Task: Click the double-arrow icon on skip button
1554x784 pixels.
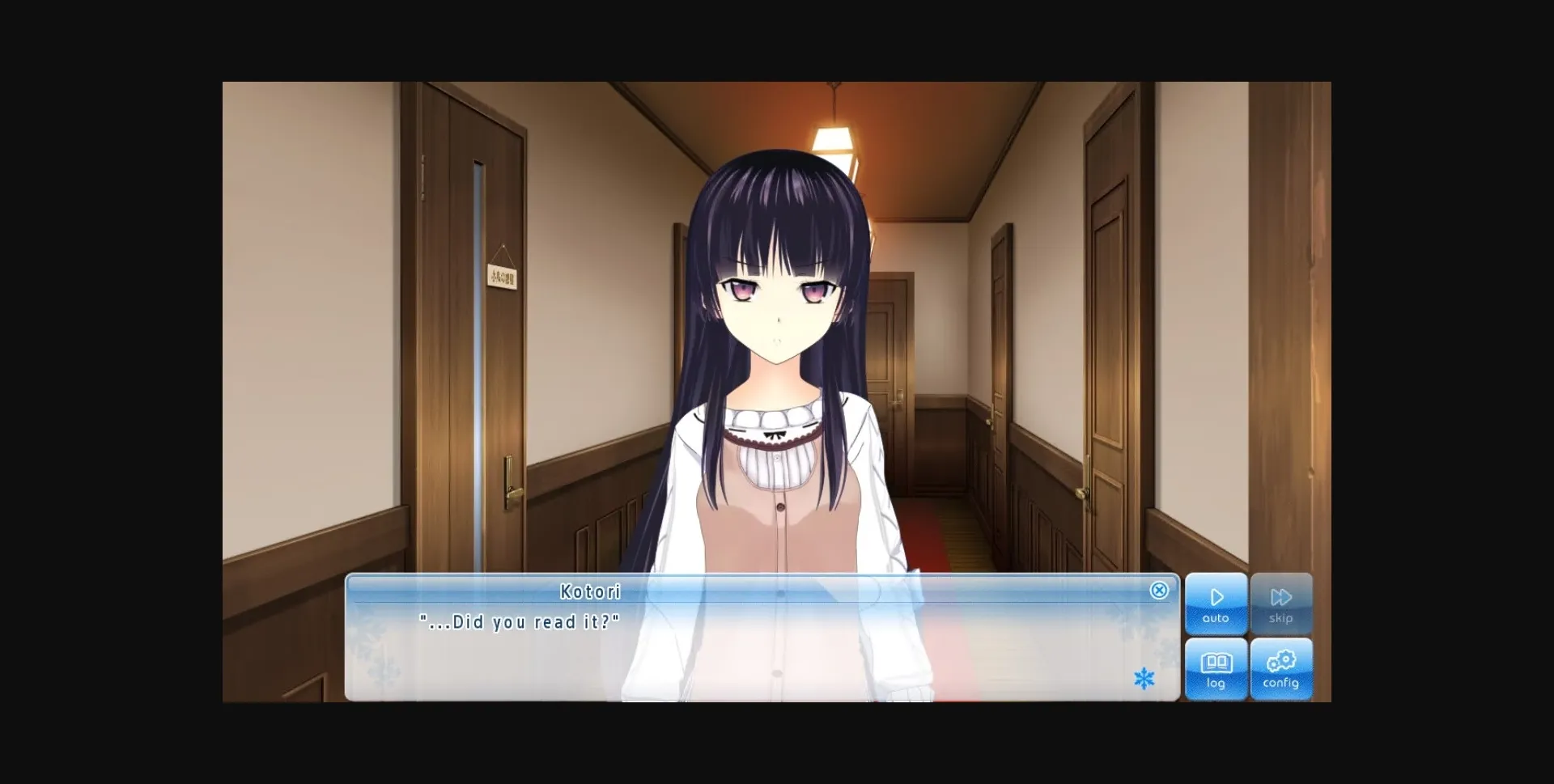Action: coord(1282,596)
